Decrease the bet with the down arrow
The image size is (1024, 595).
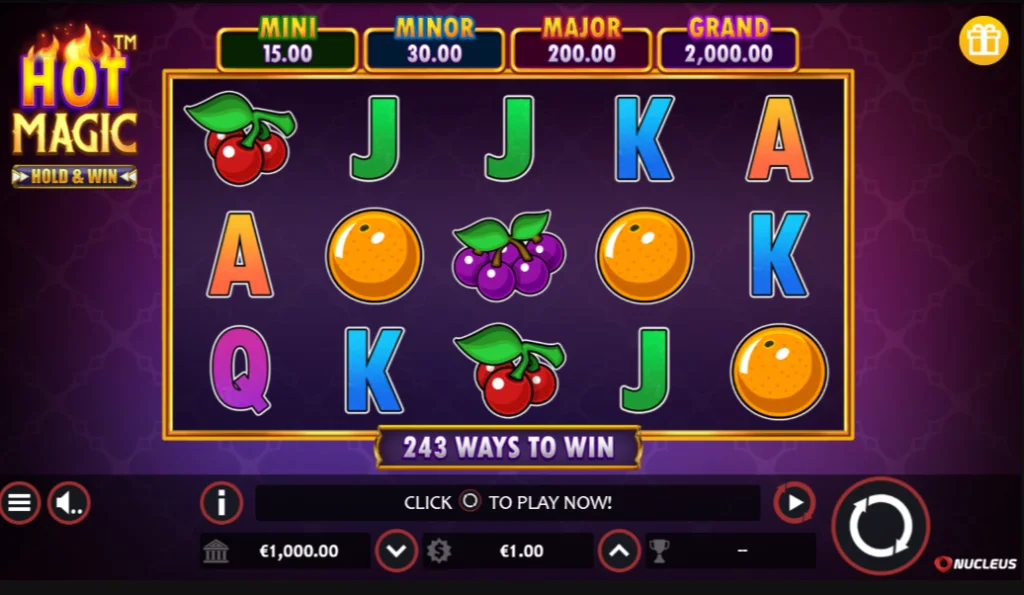396,550
